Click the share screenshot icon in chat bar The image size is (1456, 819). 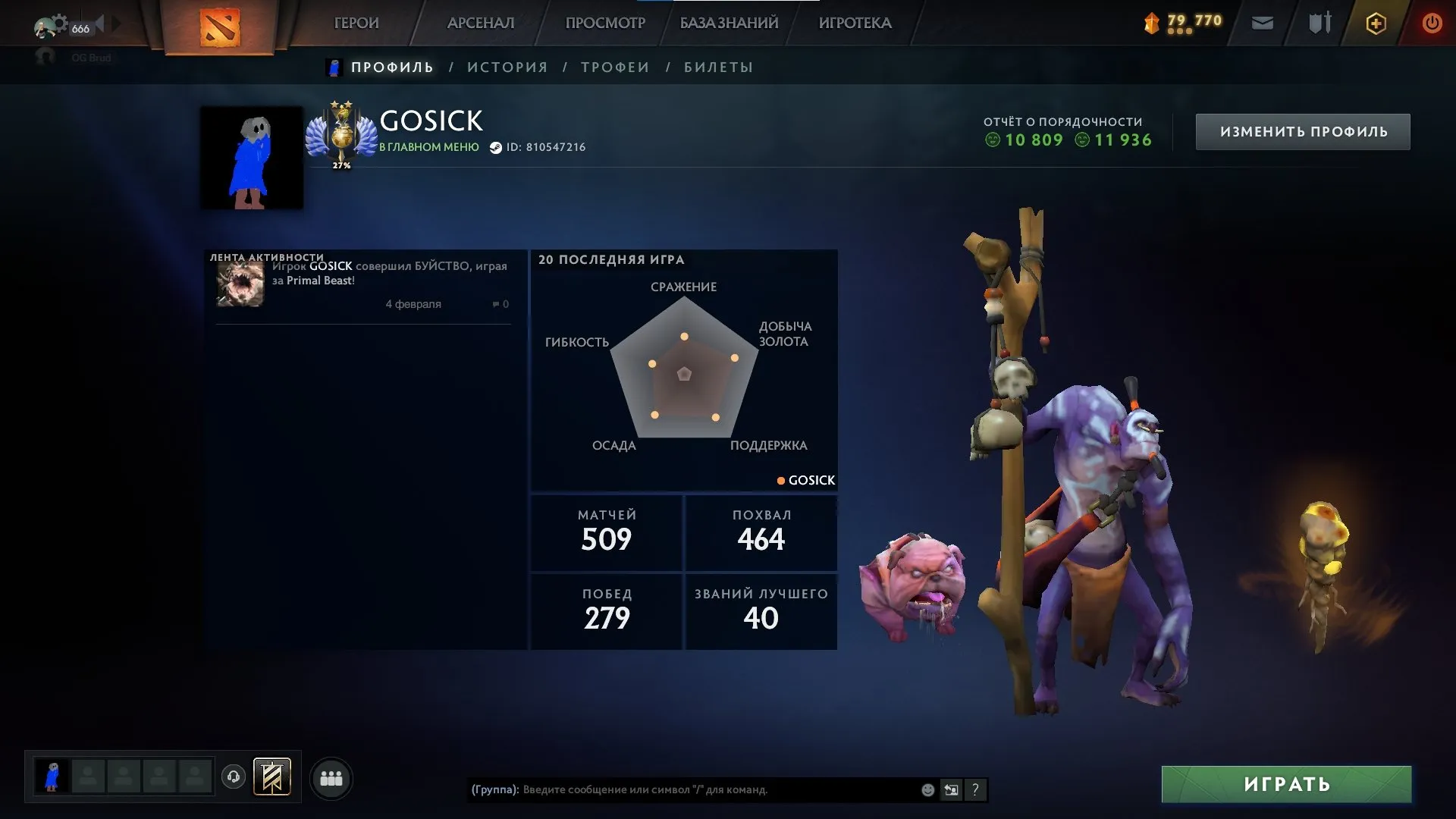click(951, 789)
